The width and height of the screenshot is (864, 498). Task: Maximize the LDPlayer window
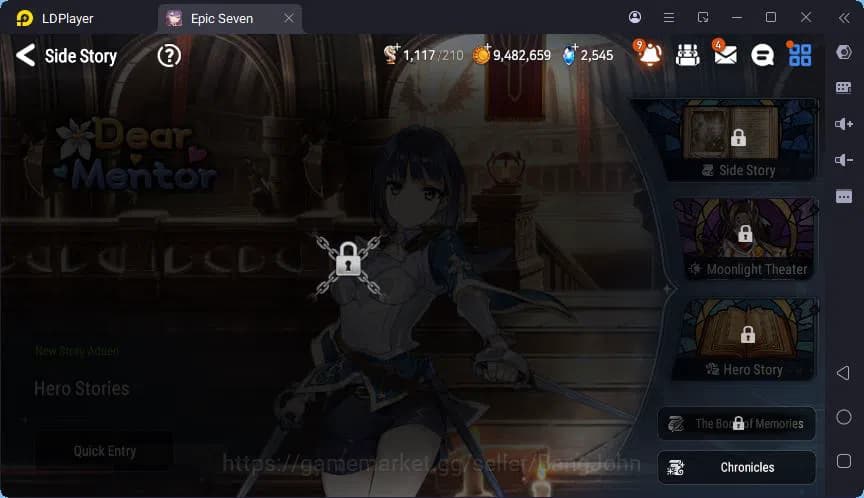click(770, 17)
